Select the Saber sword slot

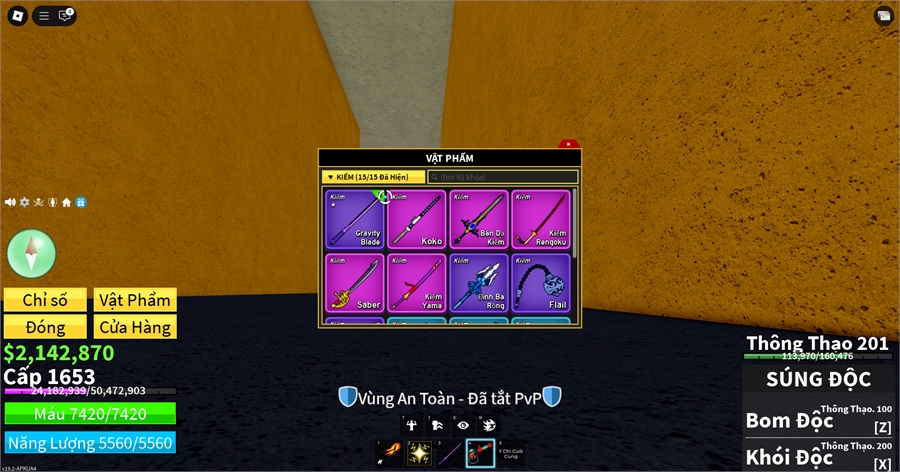(355, 283)
